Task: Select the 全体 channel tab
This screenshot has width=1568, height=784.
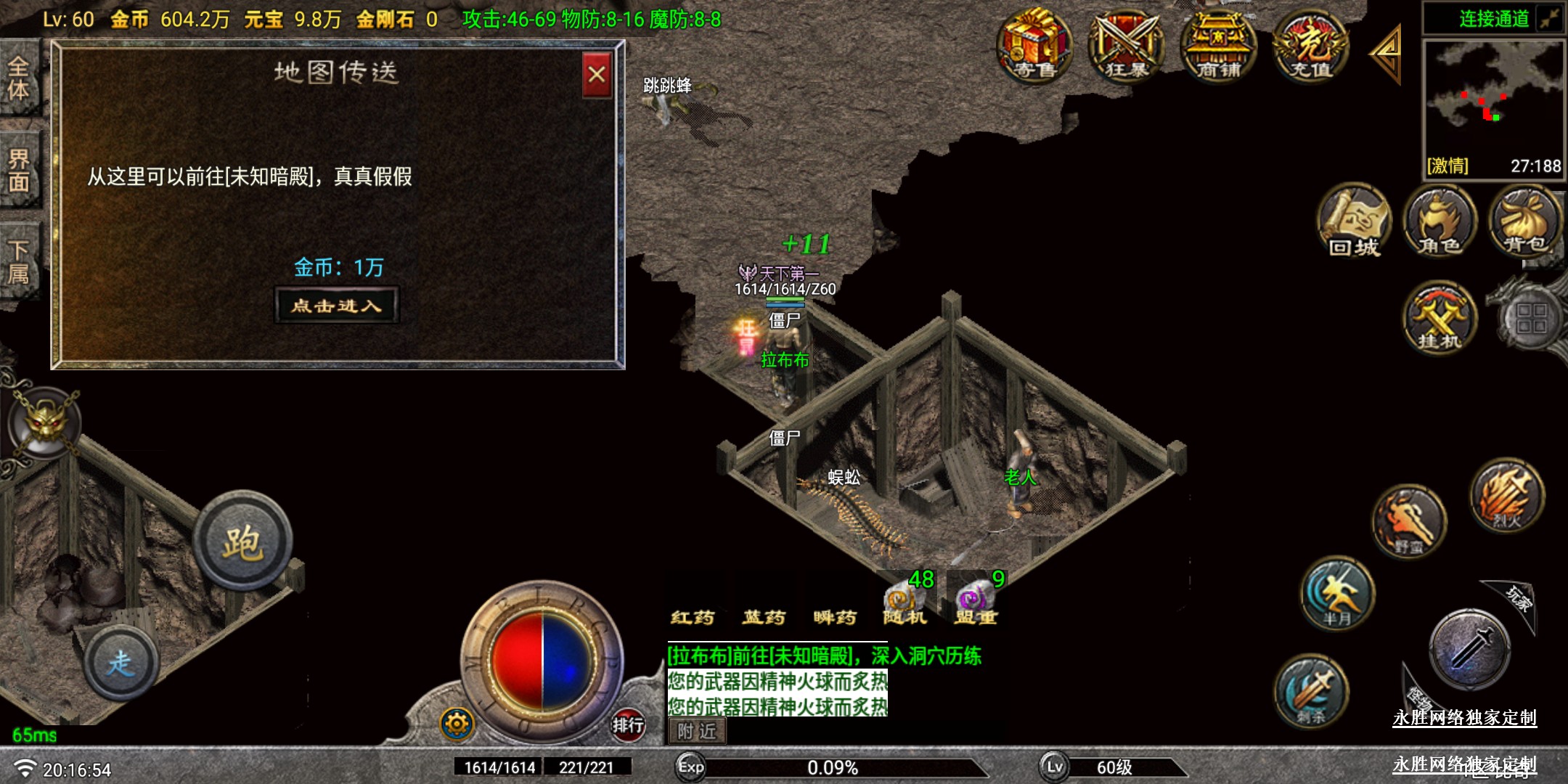Action: click(19, 78)
